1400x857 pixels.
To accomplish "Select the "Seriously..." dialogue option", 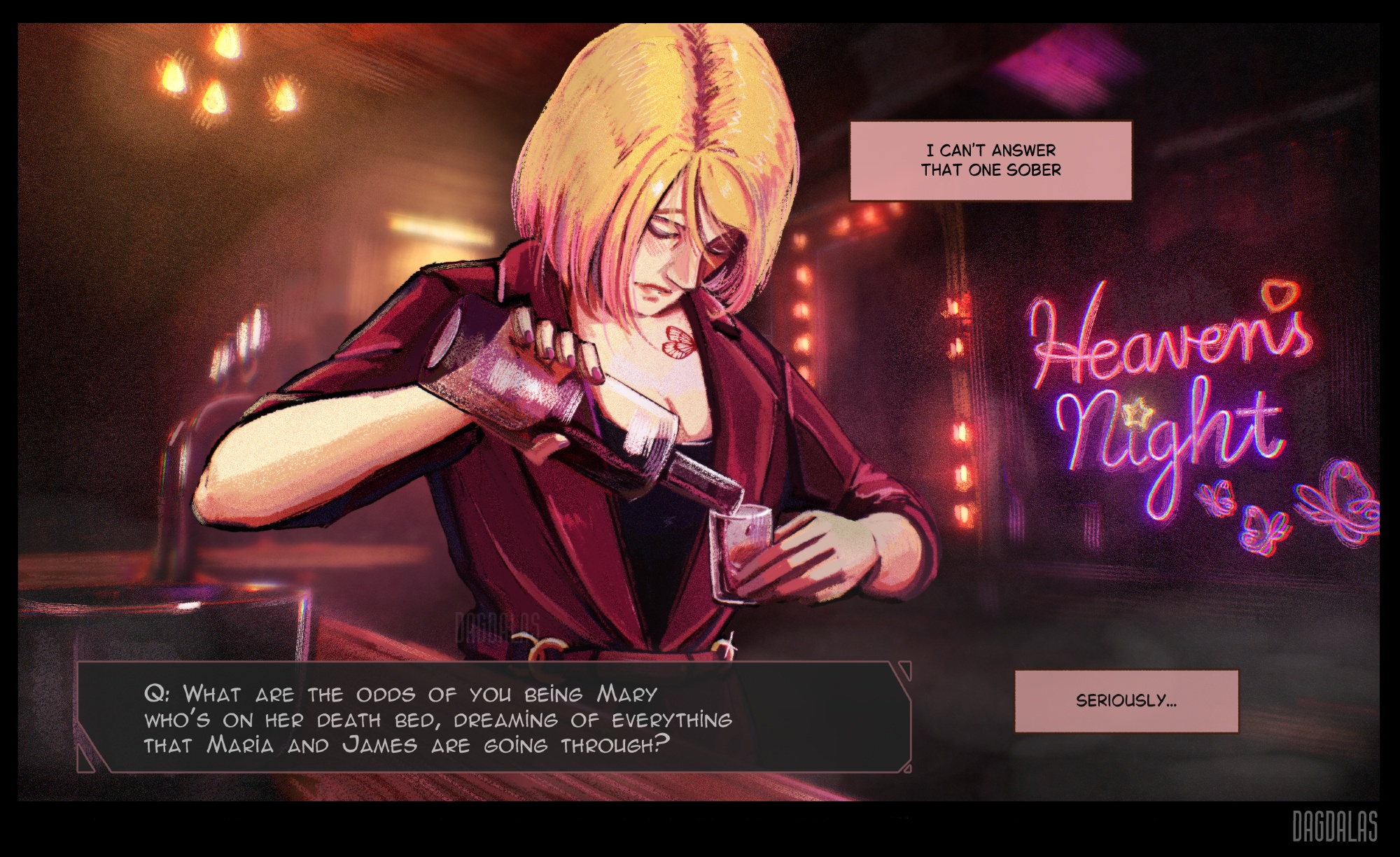I will (1126, 701).
